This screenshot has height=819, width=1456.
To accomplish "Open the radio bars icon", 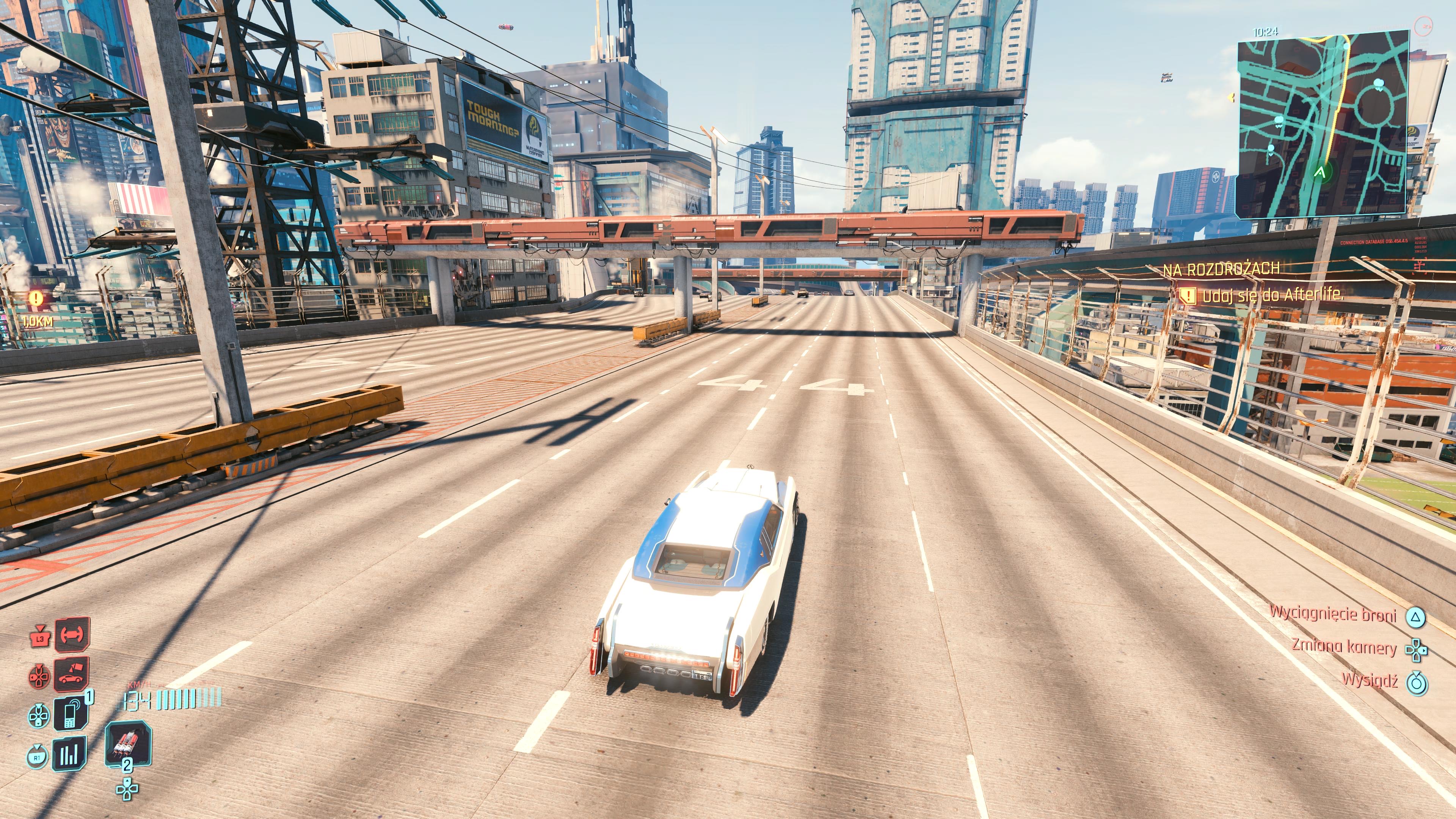I will coord(69,754).
